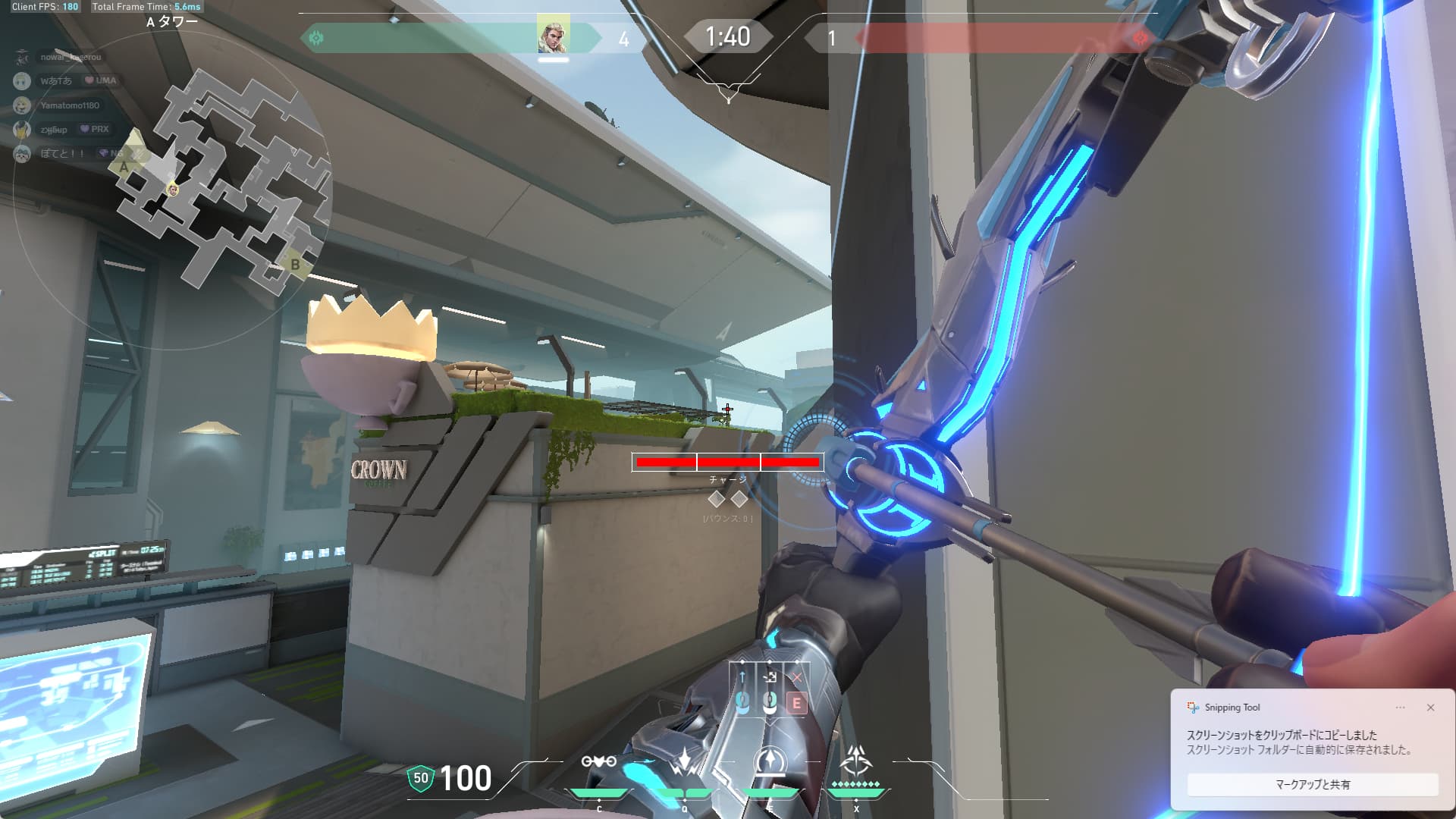Select the Owl Drone ability icon
Viewport: 1456px width, 819px height.
click(598, 761)
